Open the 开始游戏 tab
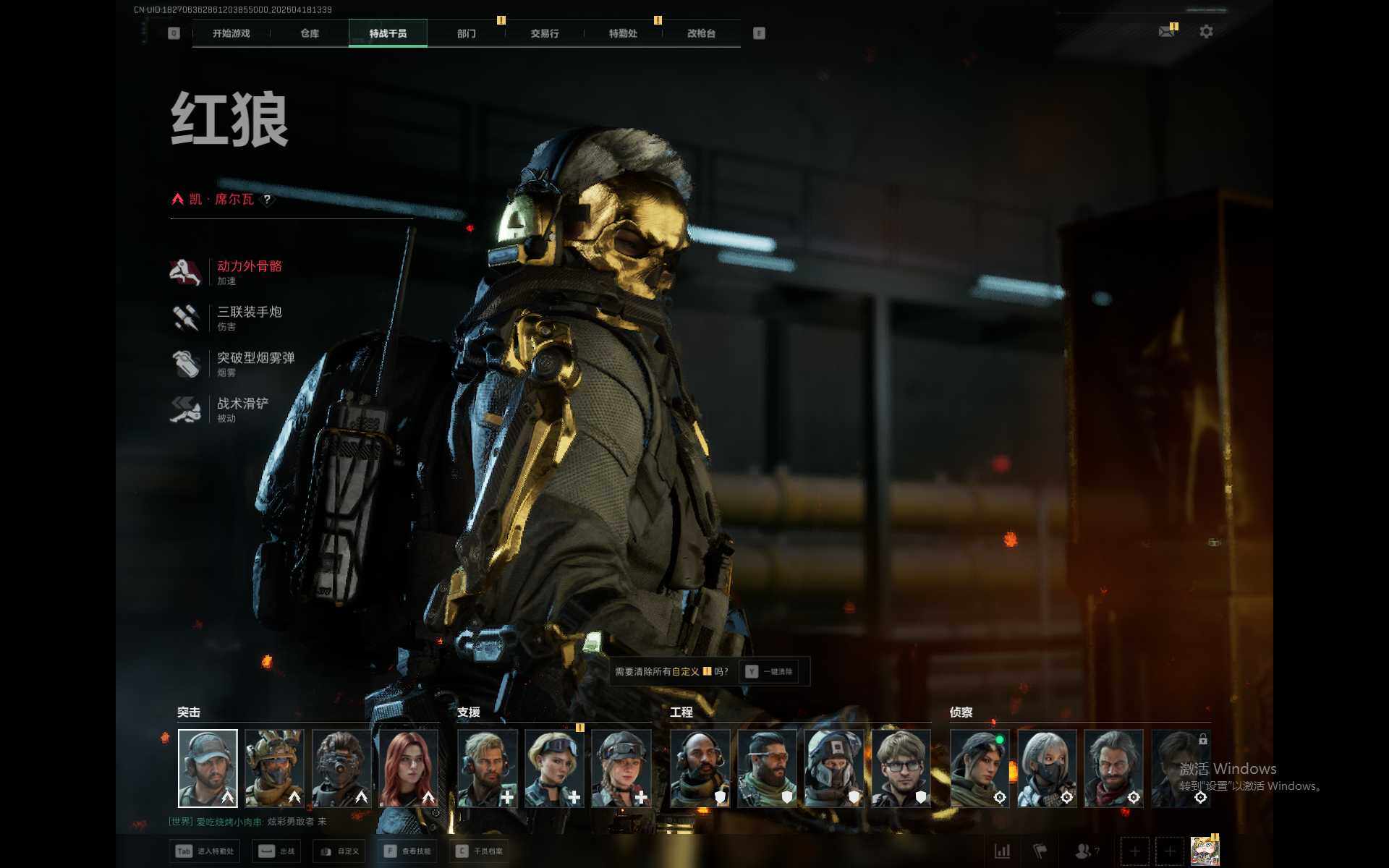The height and width of the screenshot is (868, 1389). (x=231, y=33)
